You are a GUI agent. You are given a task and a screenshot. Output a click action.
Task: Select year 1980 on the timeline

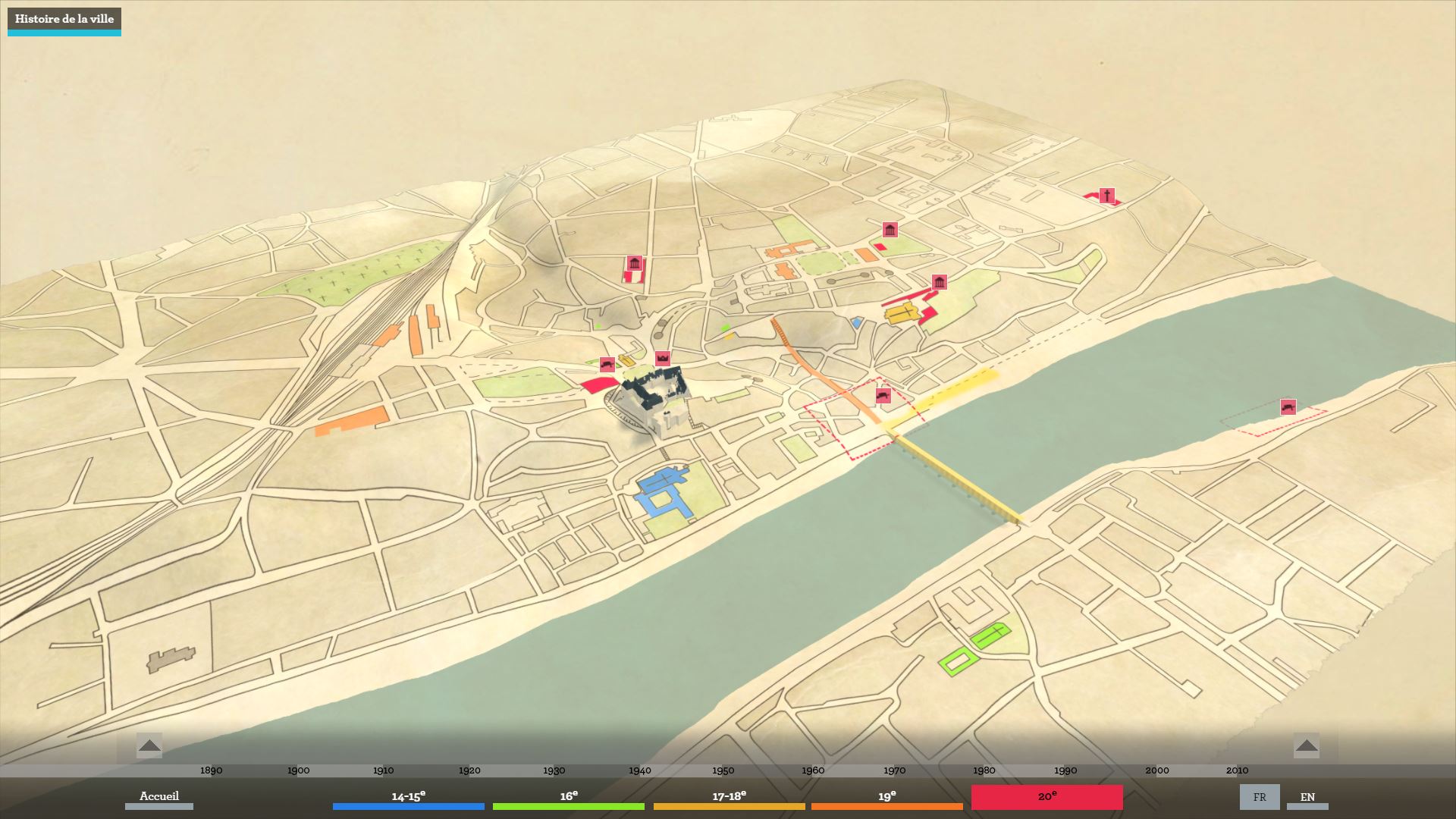pyautogui.click(x=984, y=770)
